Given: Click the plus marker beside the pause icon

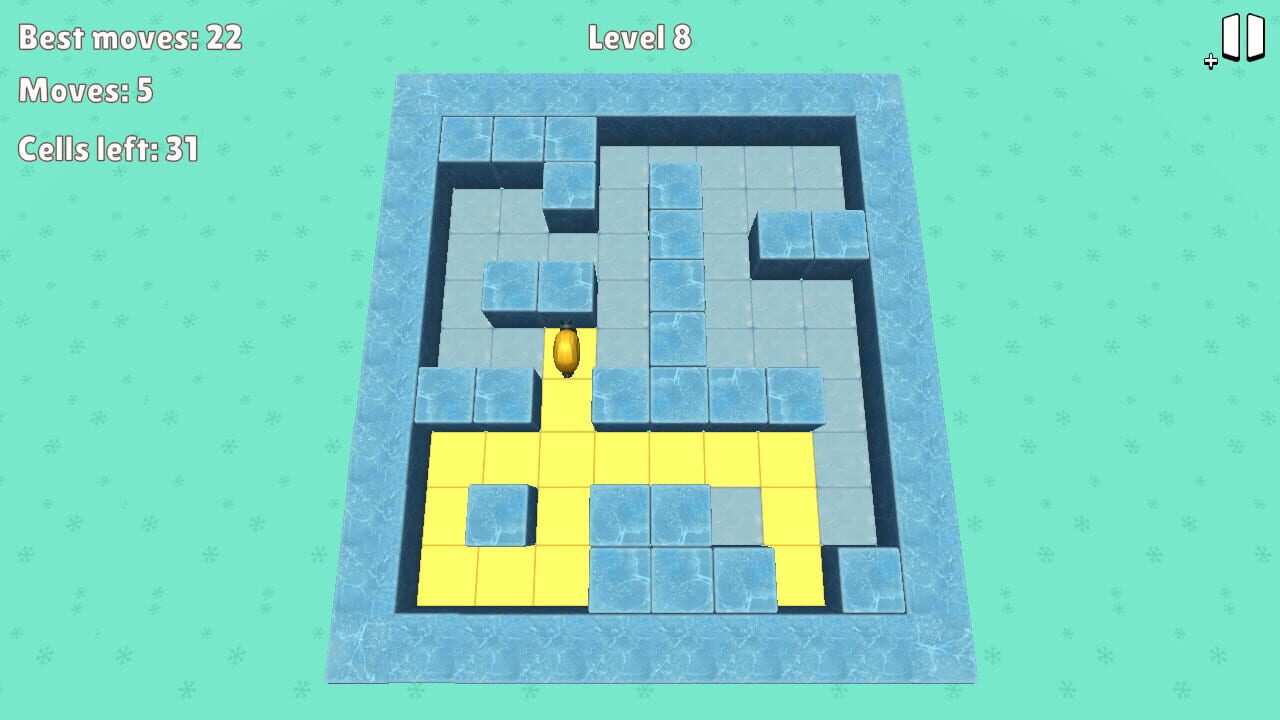Looking at the screenshot, I should coord(1209,60).
